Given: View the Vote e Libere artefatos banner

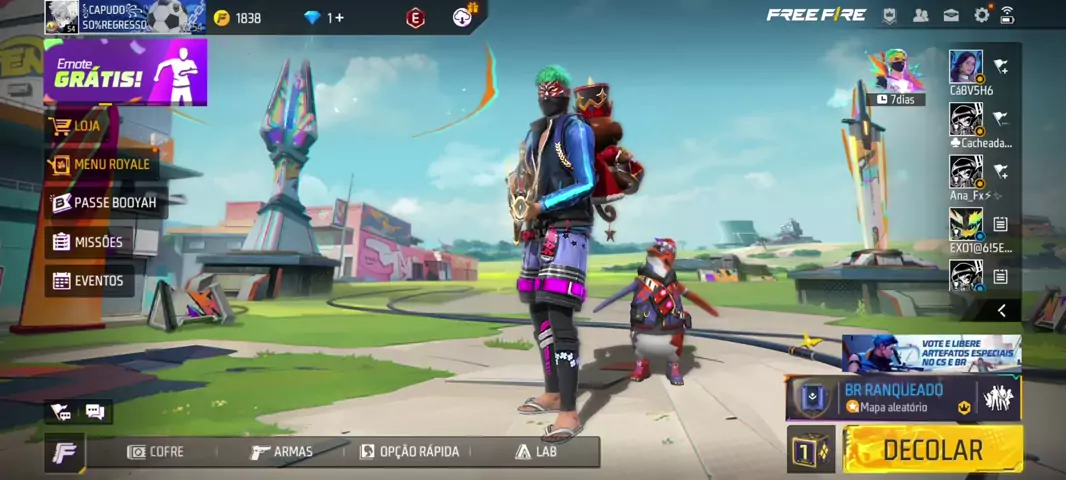Looking at the screenshot, I should tap(931, 354).
